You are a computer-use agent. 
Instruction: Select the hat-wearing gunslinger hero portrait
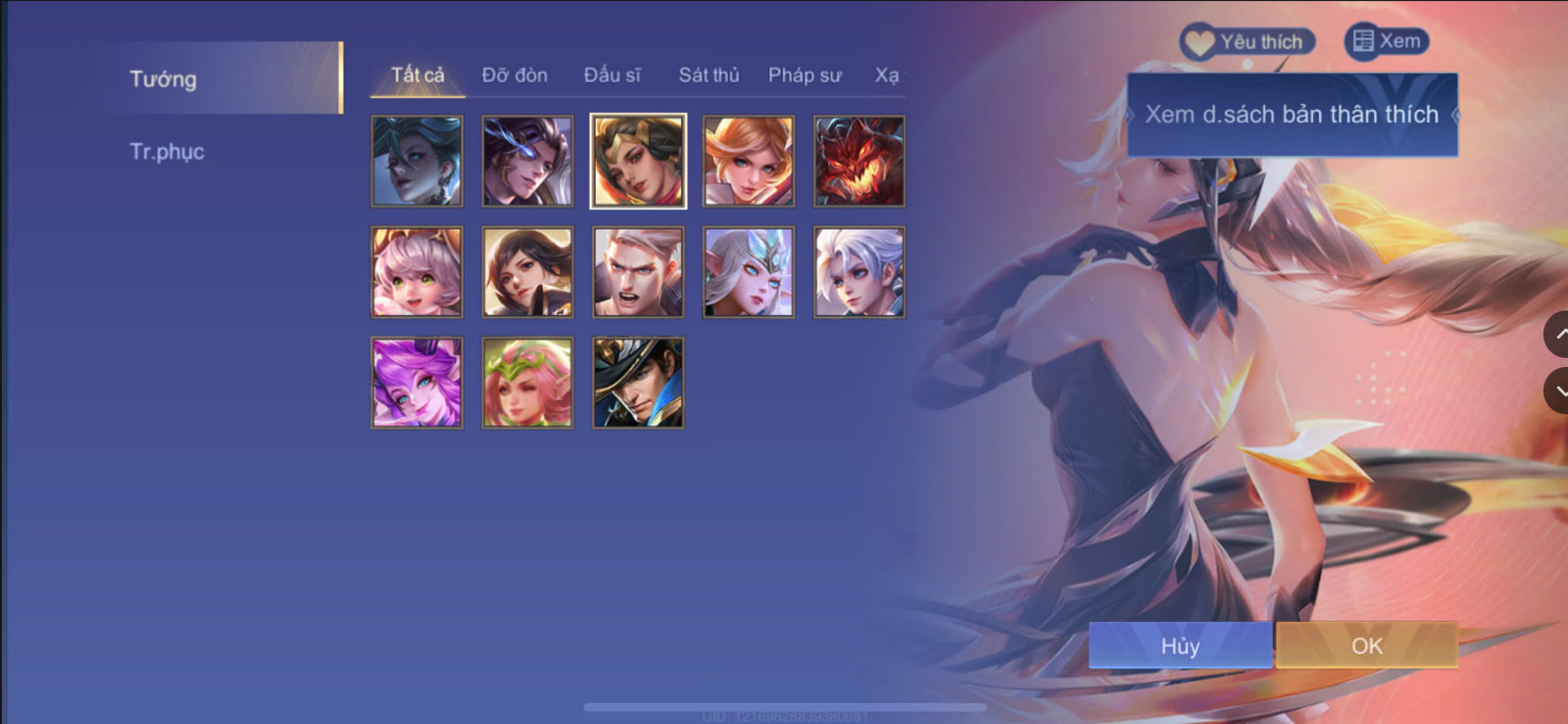coord(637,382)
